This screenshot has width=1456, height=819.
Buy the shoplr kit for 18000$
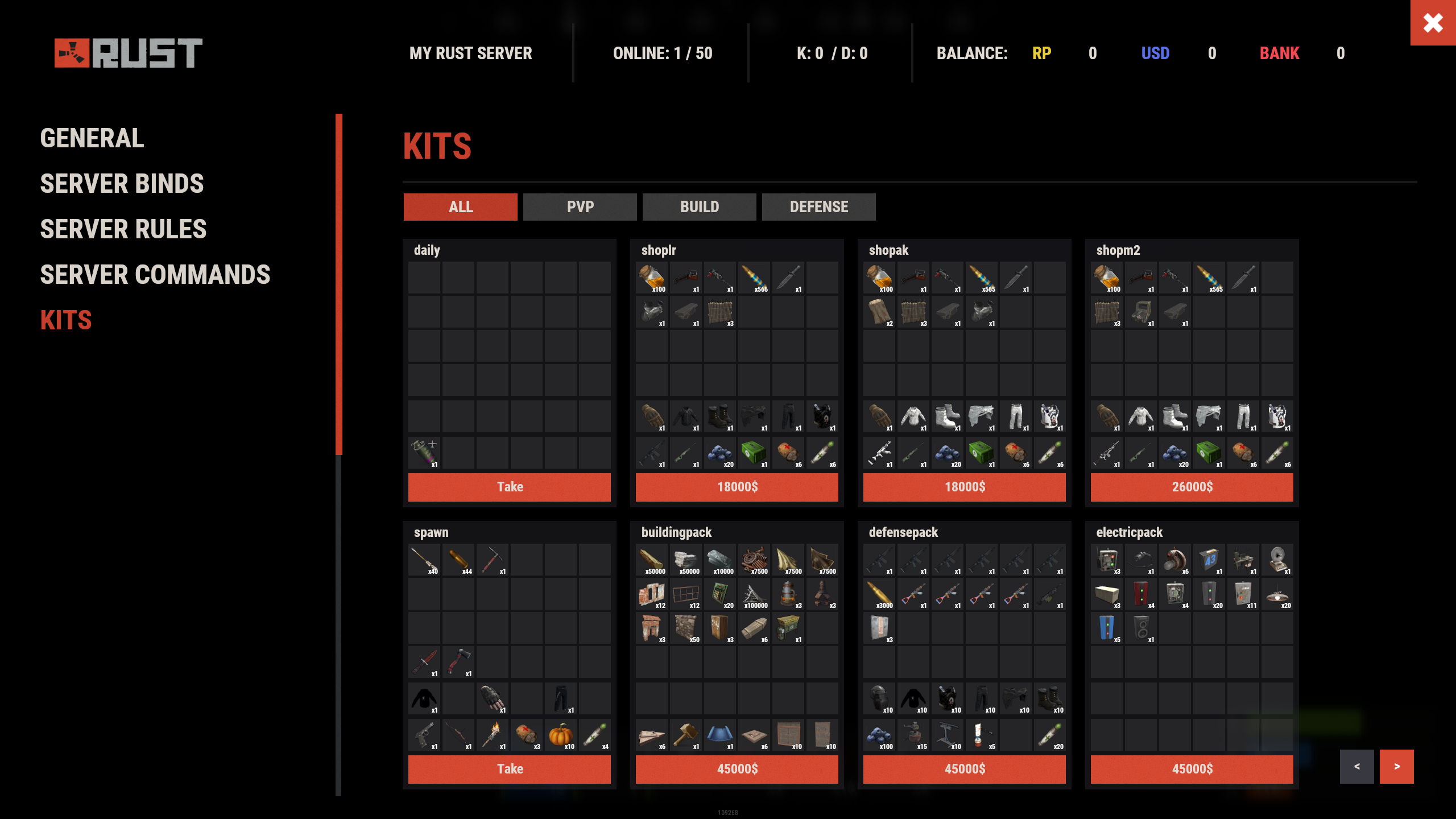737,487
